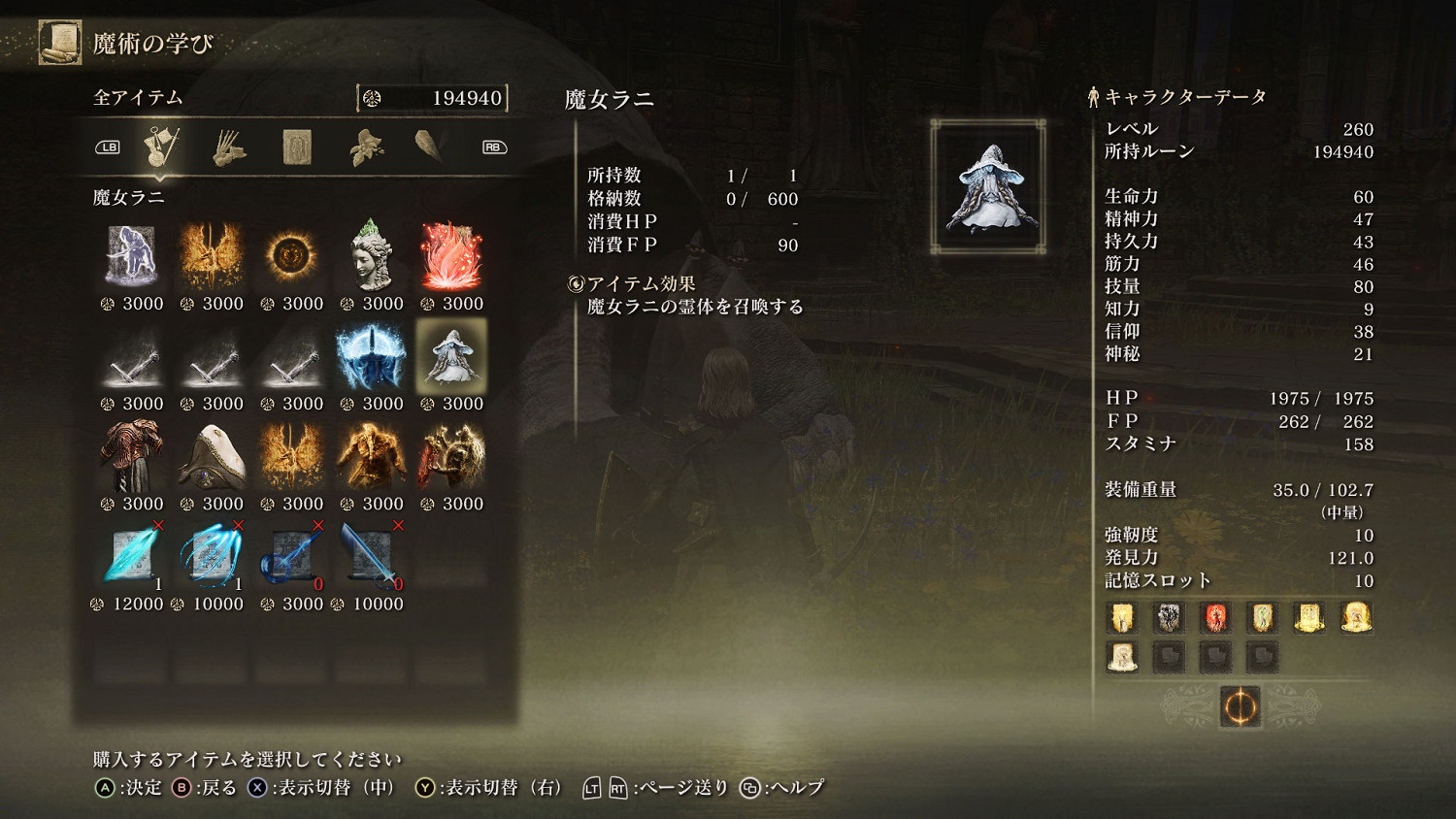This screenshot has width=1456, height=819.
Task: Open the crafting tools category icon
Action: point(228,146)
